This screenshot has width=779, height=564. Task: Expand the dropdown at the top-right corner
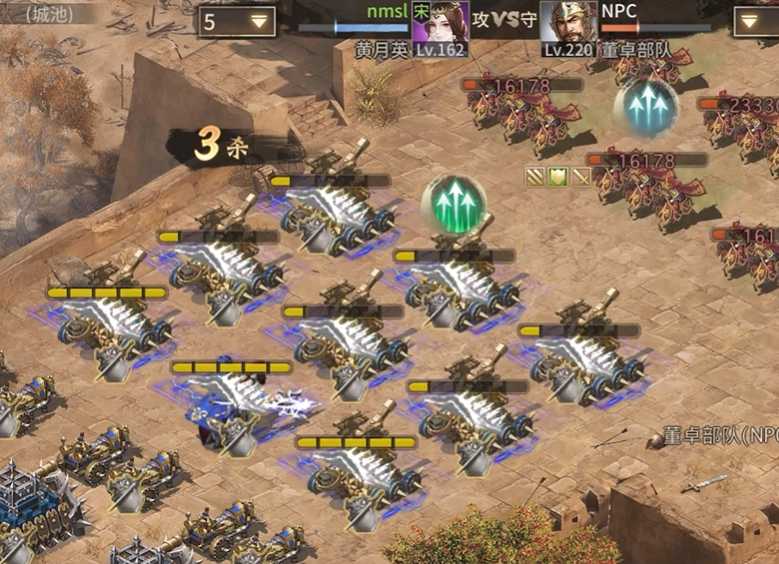[x=757, y=21]
